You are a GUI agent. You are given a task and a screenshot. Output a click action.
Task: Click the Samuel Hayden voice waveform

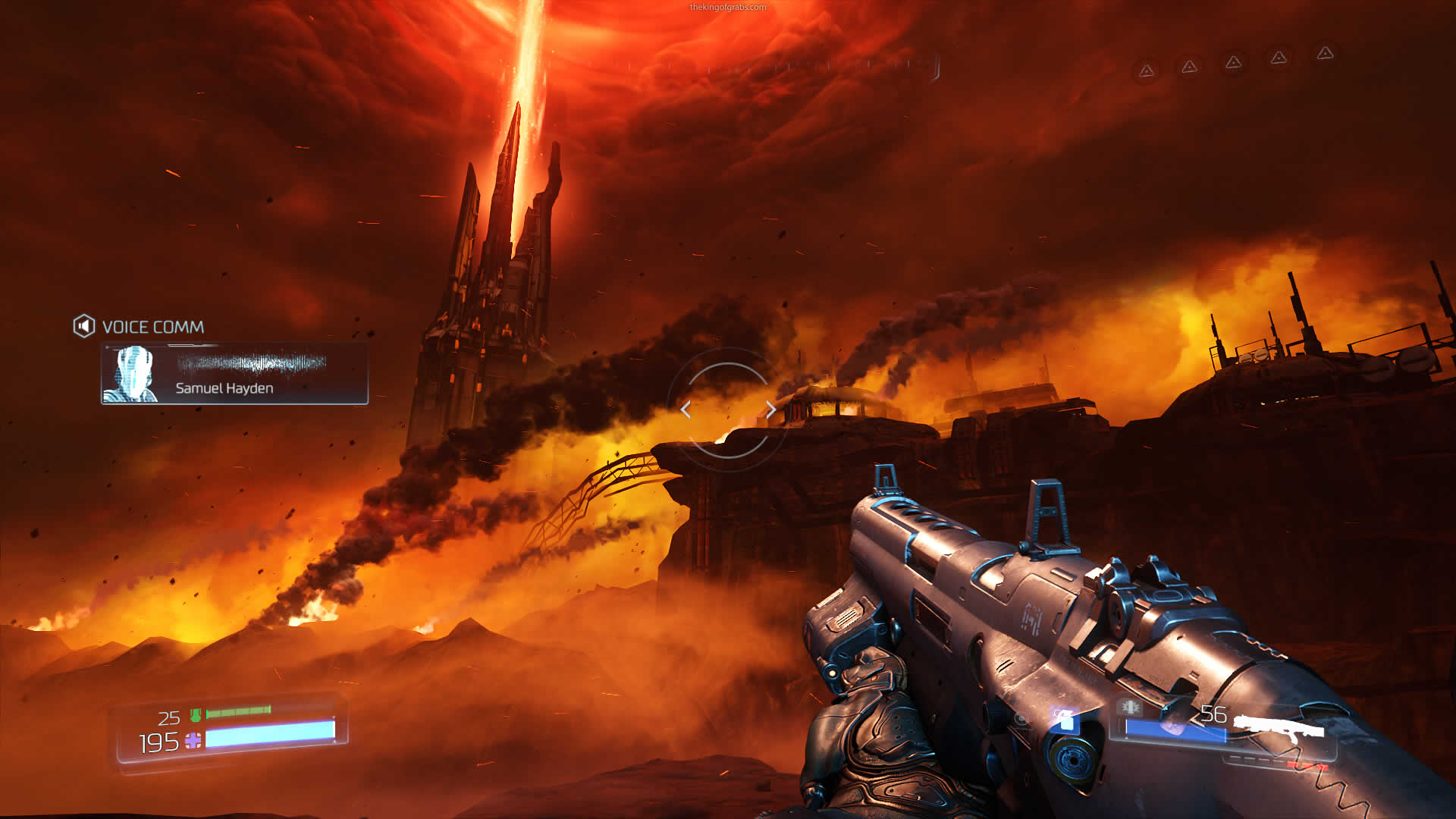[251, 363]
